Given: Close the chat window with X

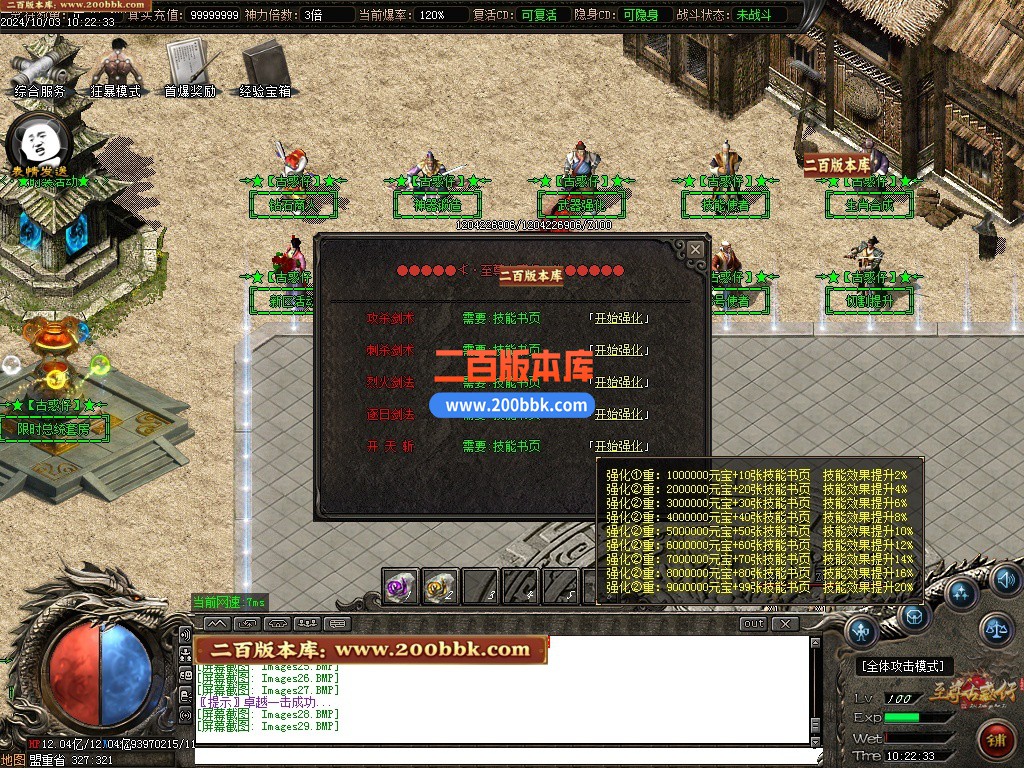Looking at the screenshot, I should (786, 624).
